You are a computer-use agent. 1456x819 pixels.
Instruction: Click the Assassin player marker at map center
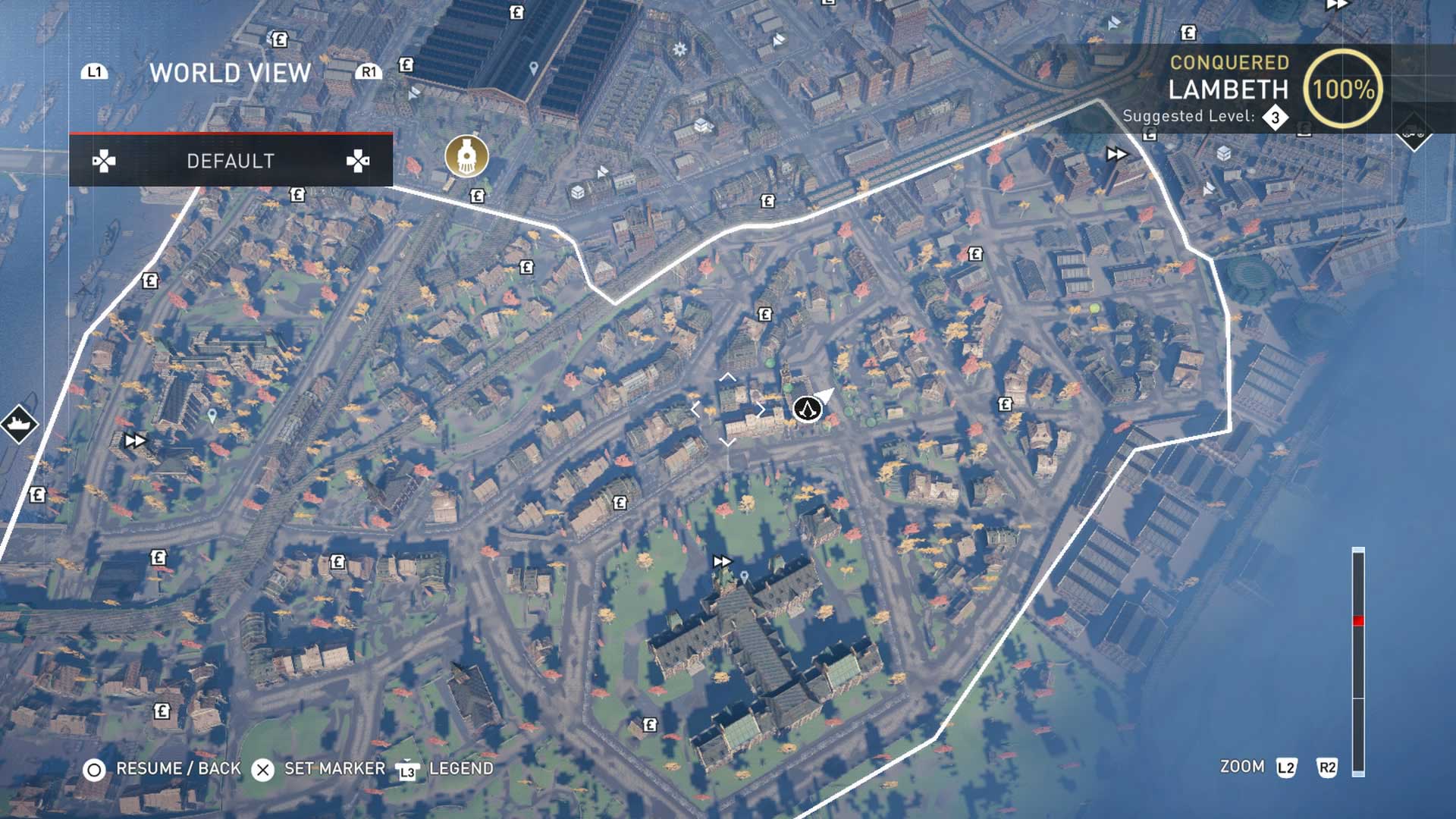click(x=809, y=410)
